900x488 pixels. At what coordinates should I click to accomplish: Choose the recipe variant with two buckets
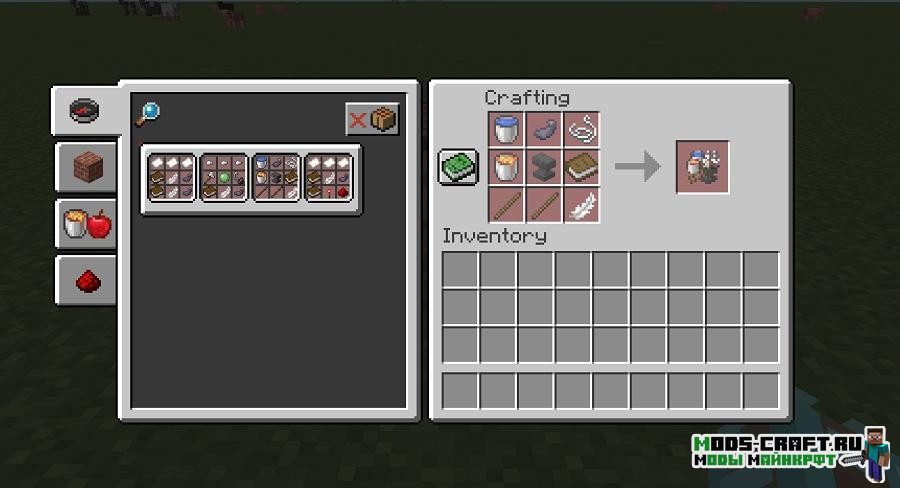click(x=278, y=178)
